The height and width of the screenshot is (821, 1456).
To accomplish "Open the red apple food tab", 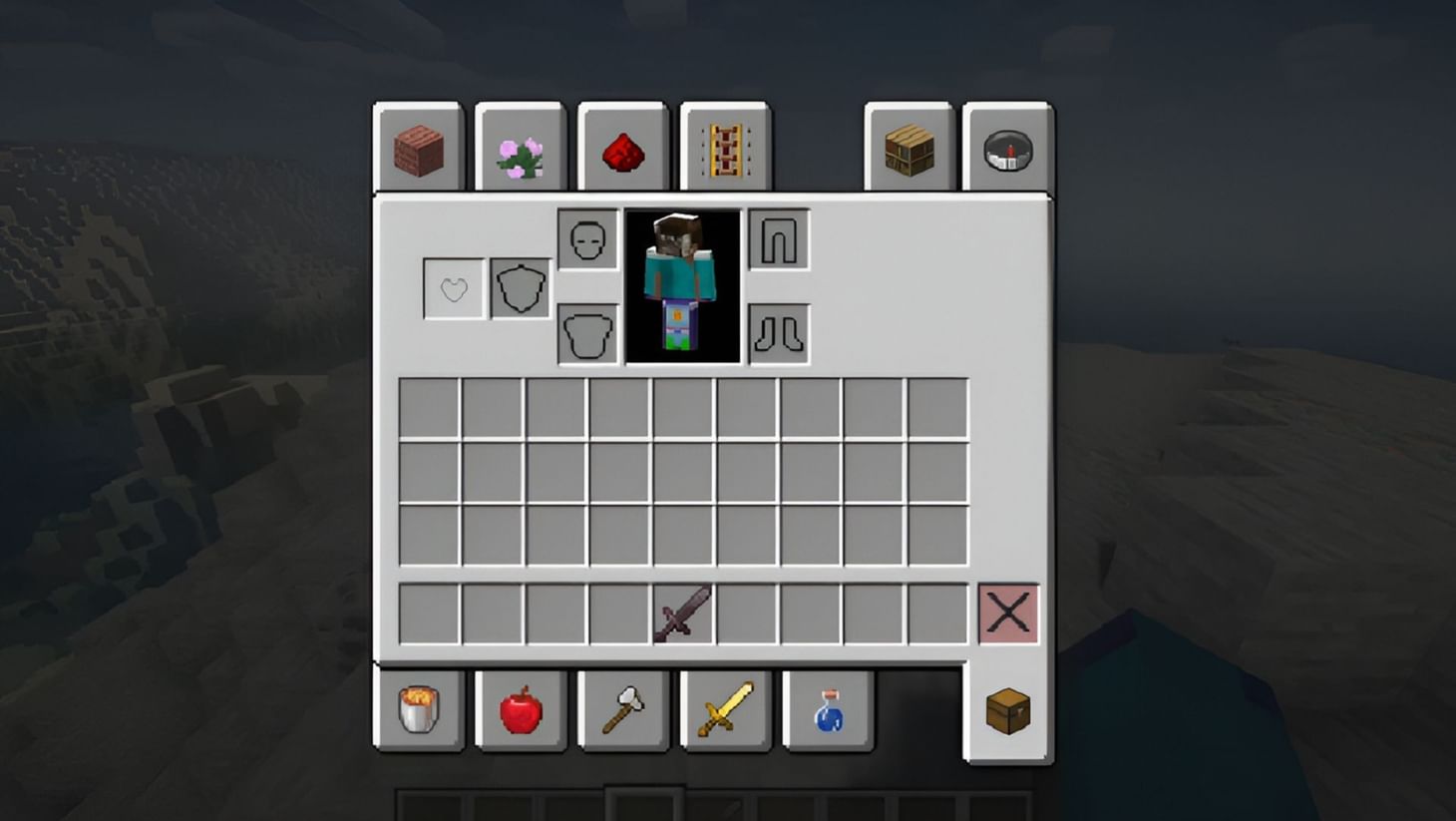I will click(x=522, y=712).
